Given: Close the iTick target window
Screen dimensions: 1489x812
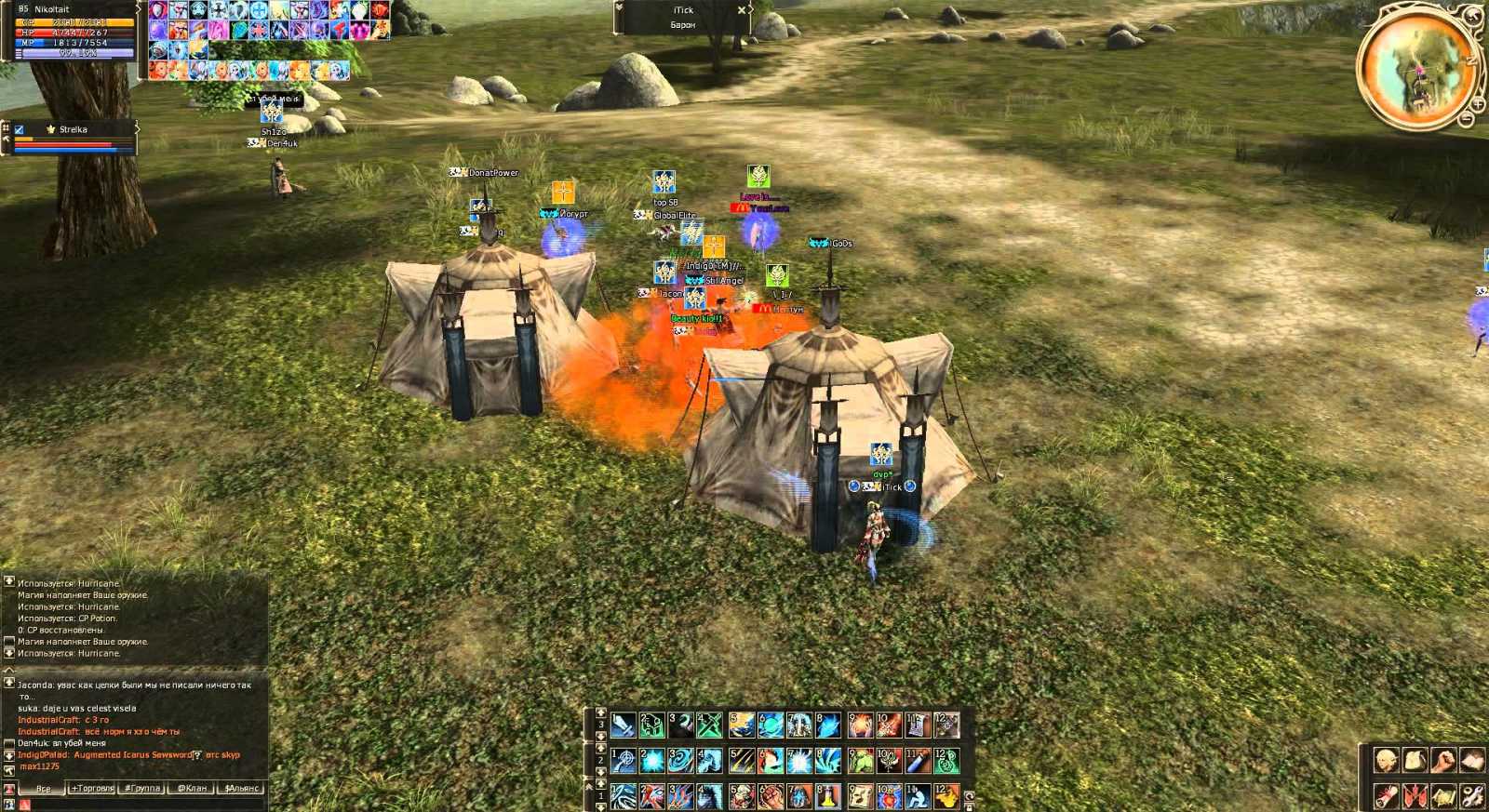Looking at the screenshot, I should tap(742, 10).
